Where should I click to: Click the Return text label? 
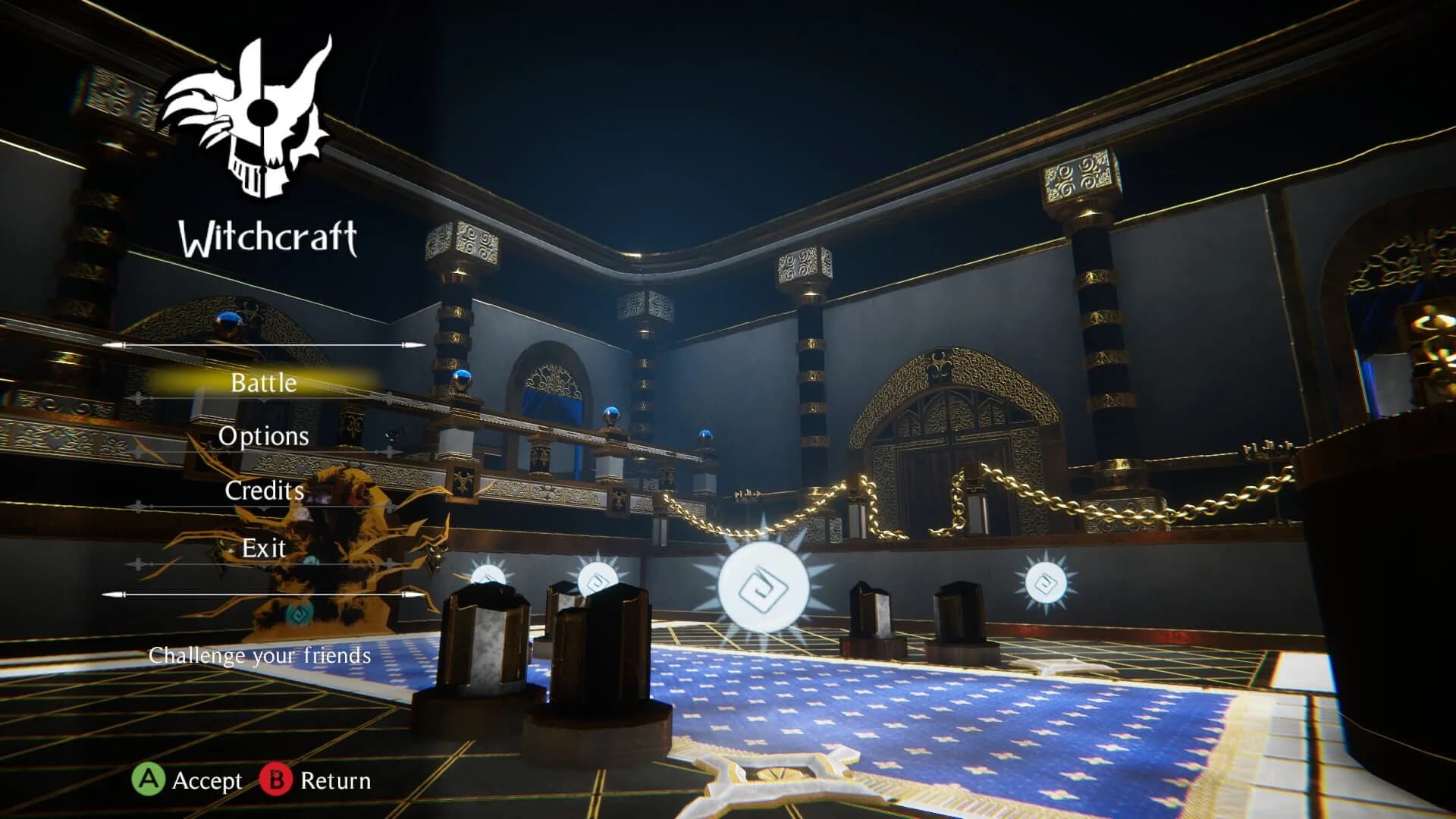pos(334,780)
